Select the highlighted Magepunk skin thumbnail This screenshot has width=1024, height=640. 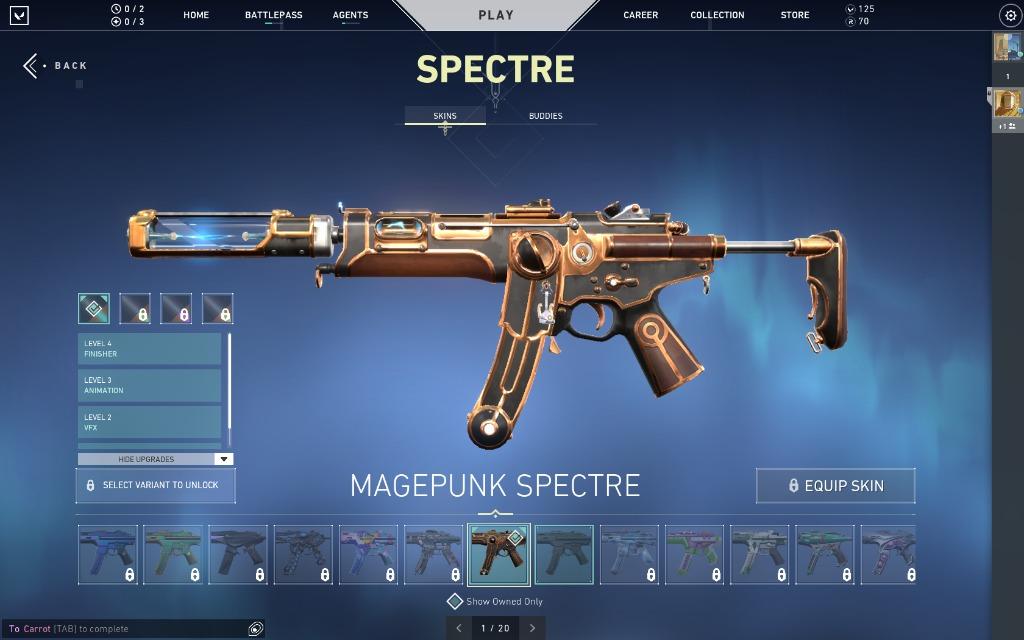click(x=498, y=555)
